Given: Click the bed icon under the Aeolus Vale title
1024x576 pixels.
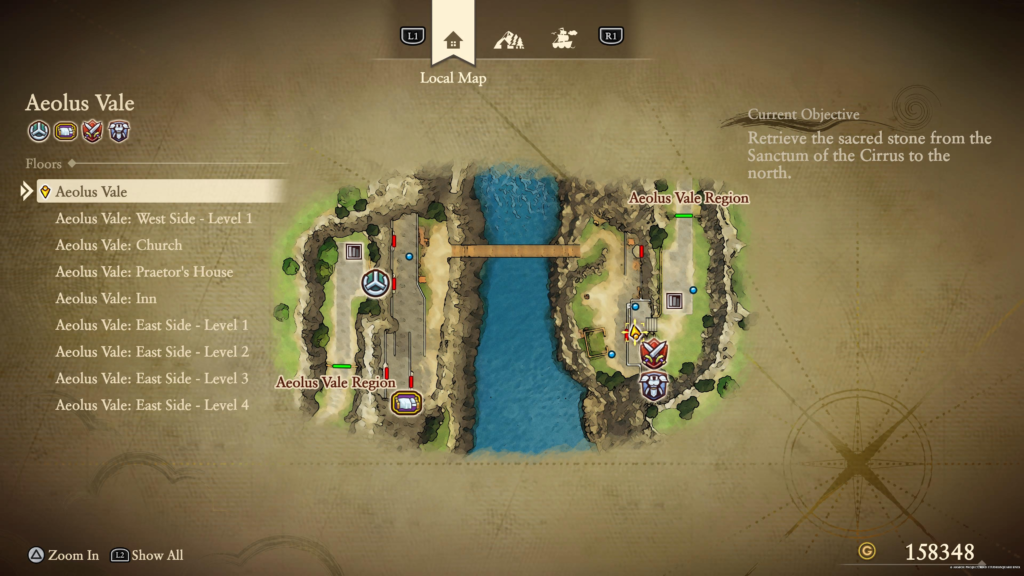Looking at the screenshot, I should click(x=65, y=131).
